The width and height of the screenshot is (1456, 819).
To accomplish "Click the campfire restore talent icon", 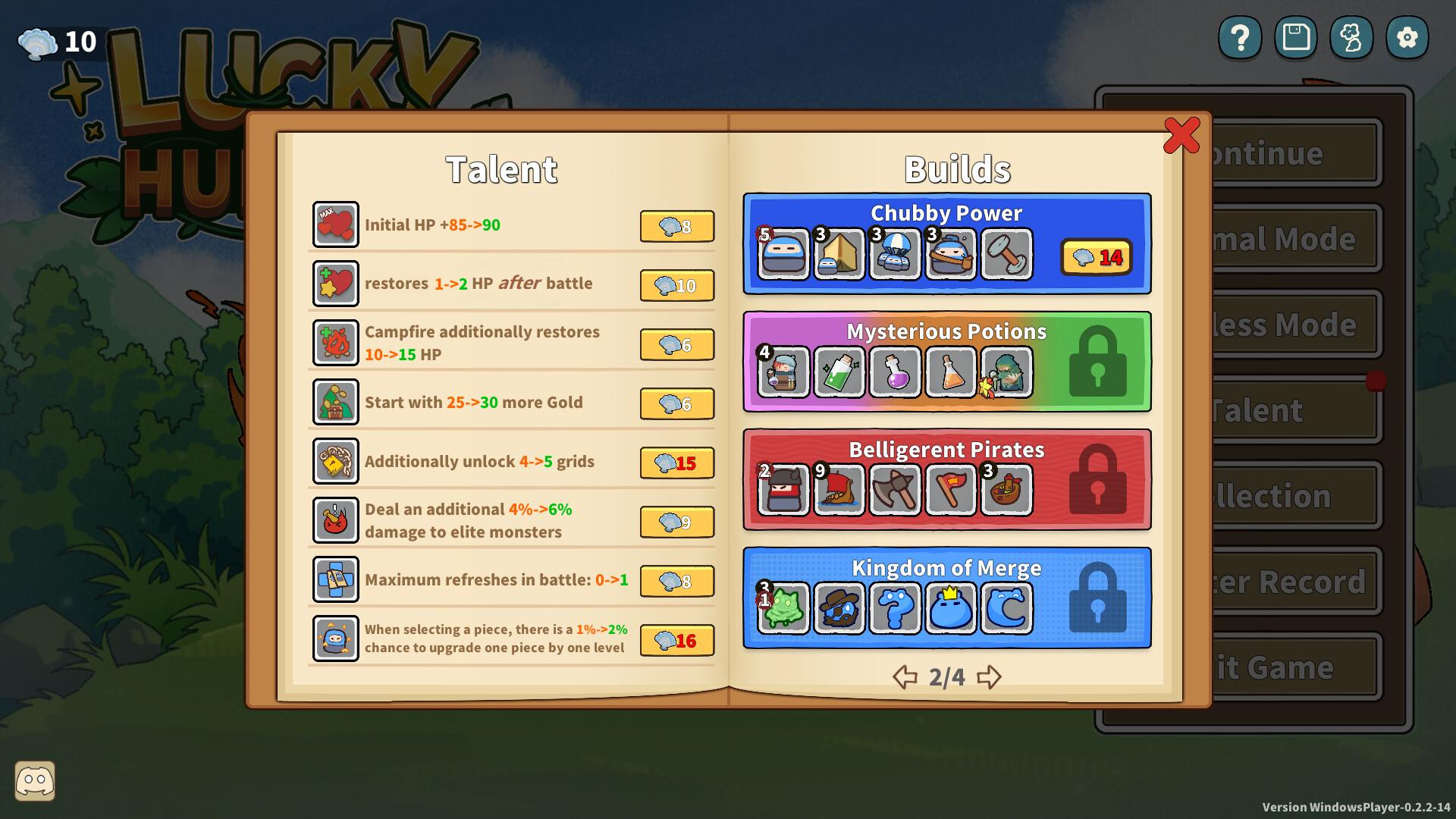I will pos(335,342).
